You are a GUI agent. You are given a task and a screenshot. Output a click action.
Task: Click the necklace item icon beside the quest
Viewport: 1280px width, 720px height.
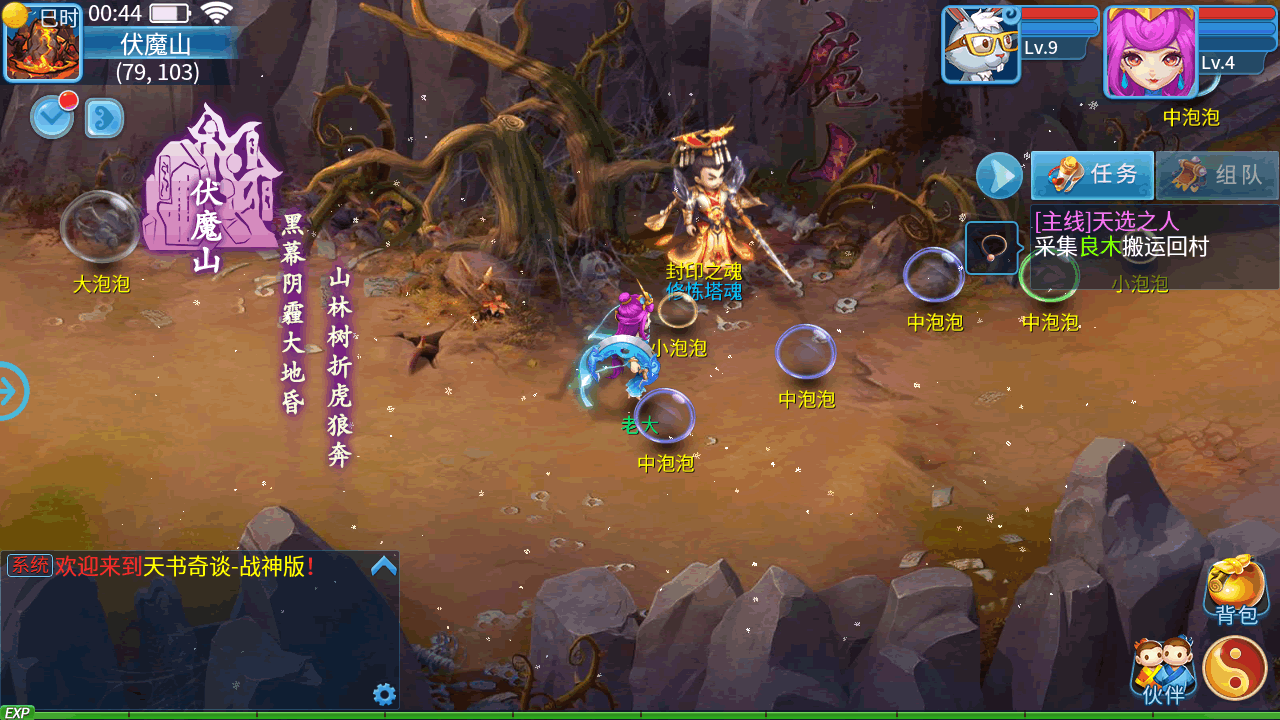click(x=991, y=248)
